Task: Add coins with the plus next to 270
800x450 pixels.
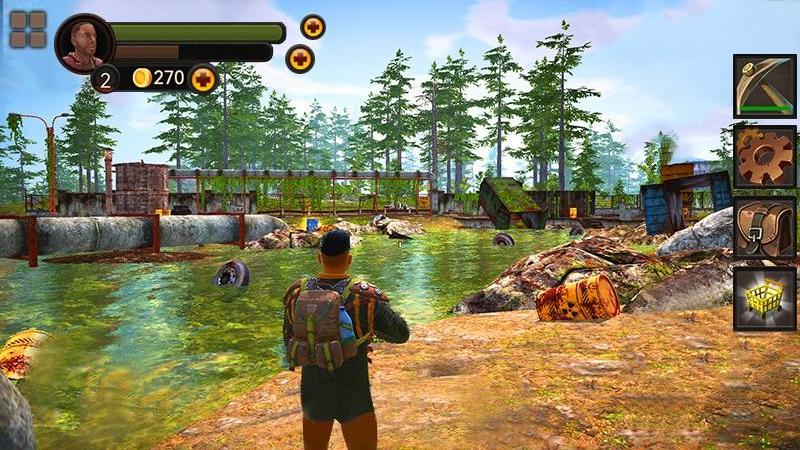Action: [203, 78]
